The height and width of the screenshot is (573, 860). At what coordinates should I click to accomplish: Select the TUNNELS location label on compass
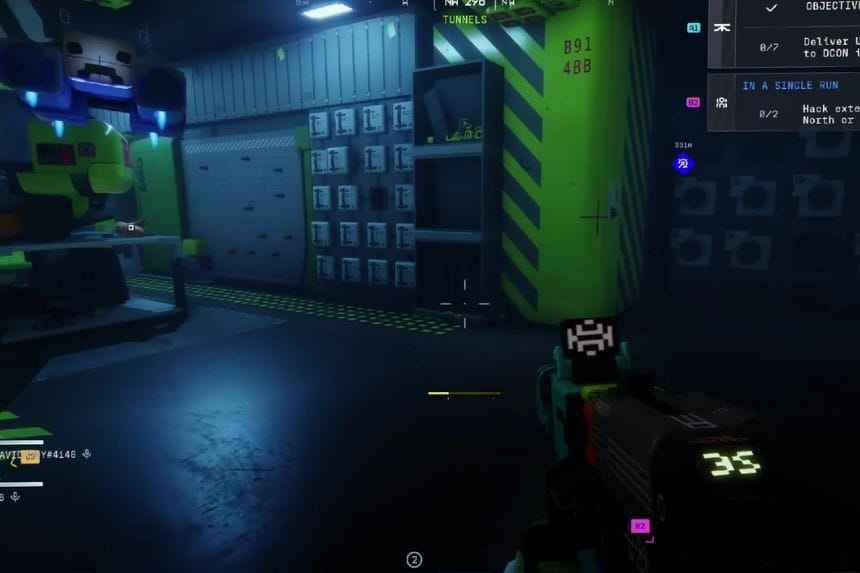(465, 19)
